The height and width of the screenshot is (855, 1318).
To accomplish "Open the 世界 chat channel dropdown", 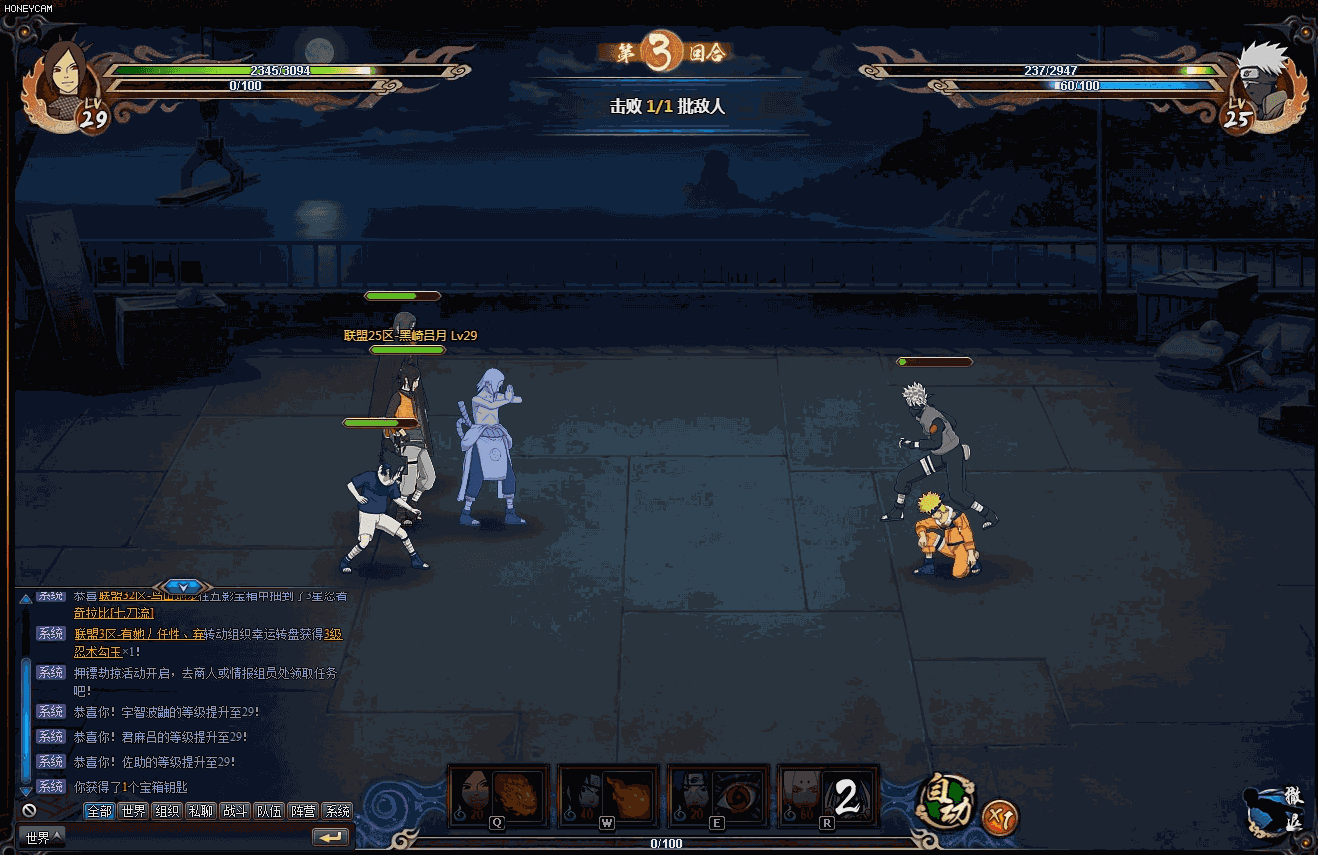I will (x=42, y=837).
